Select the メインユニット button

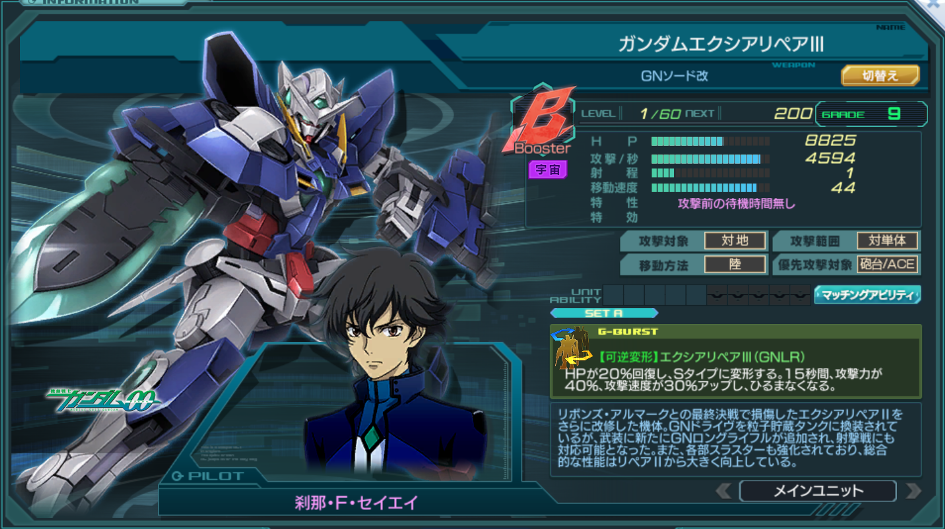click(x=818, y=491)
